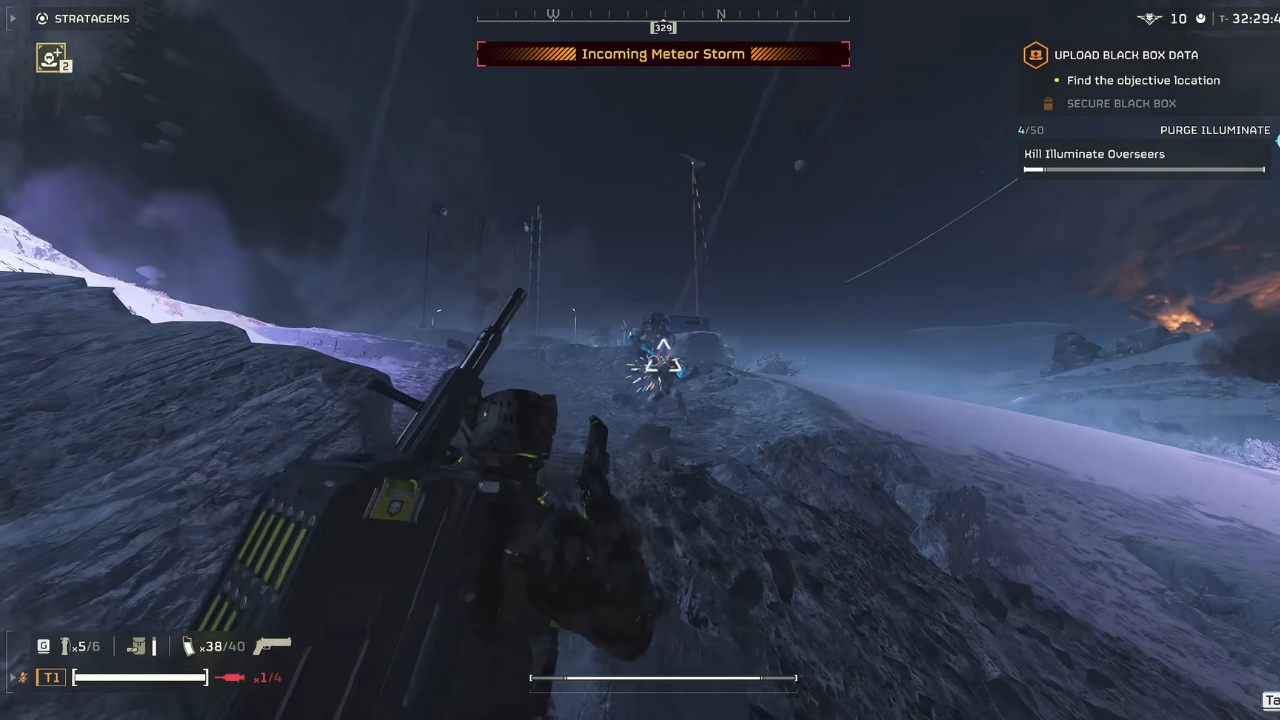Toggle the muted microphone indicator
The width and height of the screenshot is (1280, 720).
(x=22, y=678)
